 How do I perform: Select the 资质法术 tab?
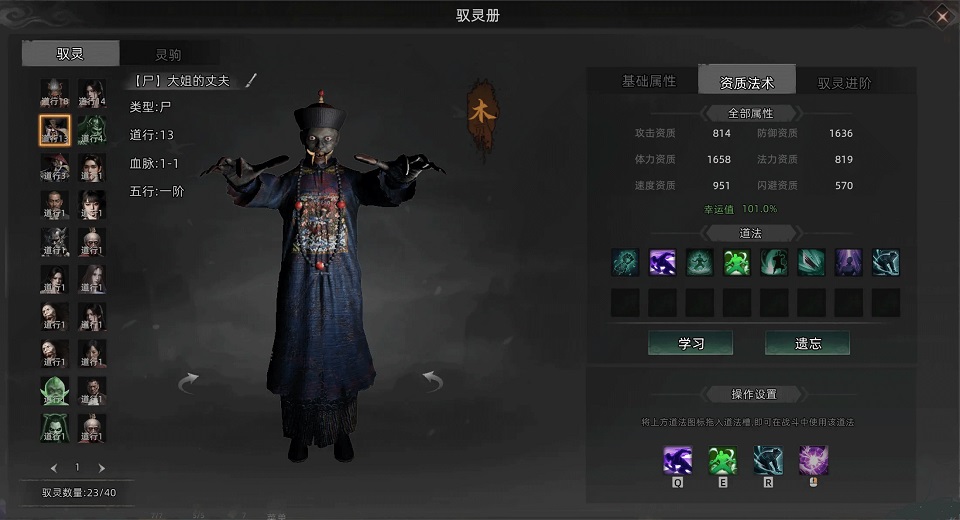tap(747, 82)
